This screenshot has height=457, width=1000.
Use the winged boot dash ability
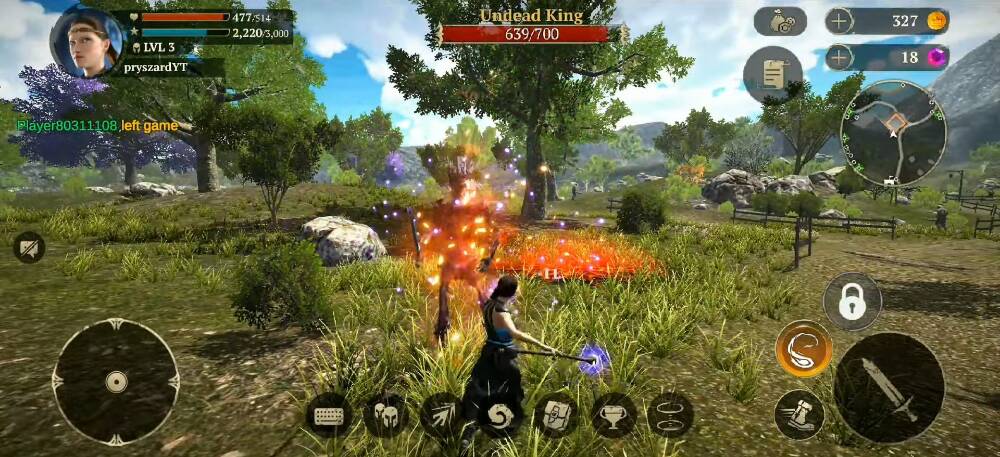click(x=799, y=414)
